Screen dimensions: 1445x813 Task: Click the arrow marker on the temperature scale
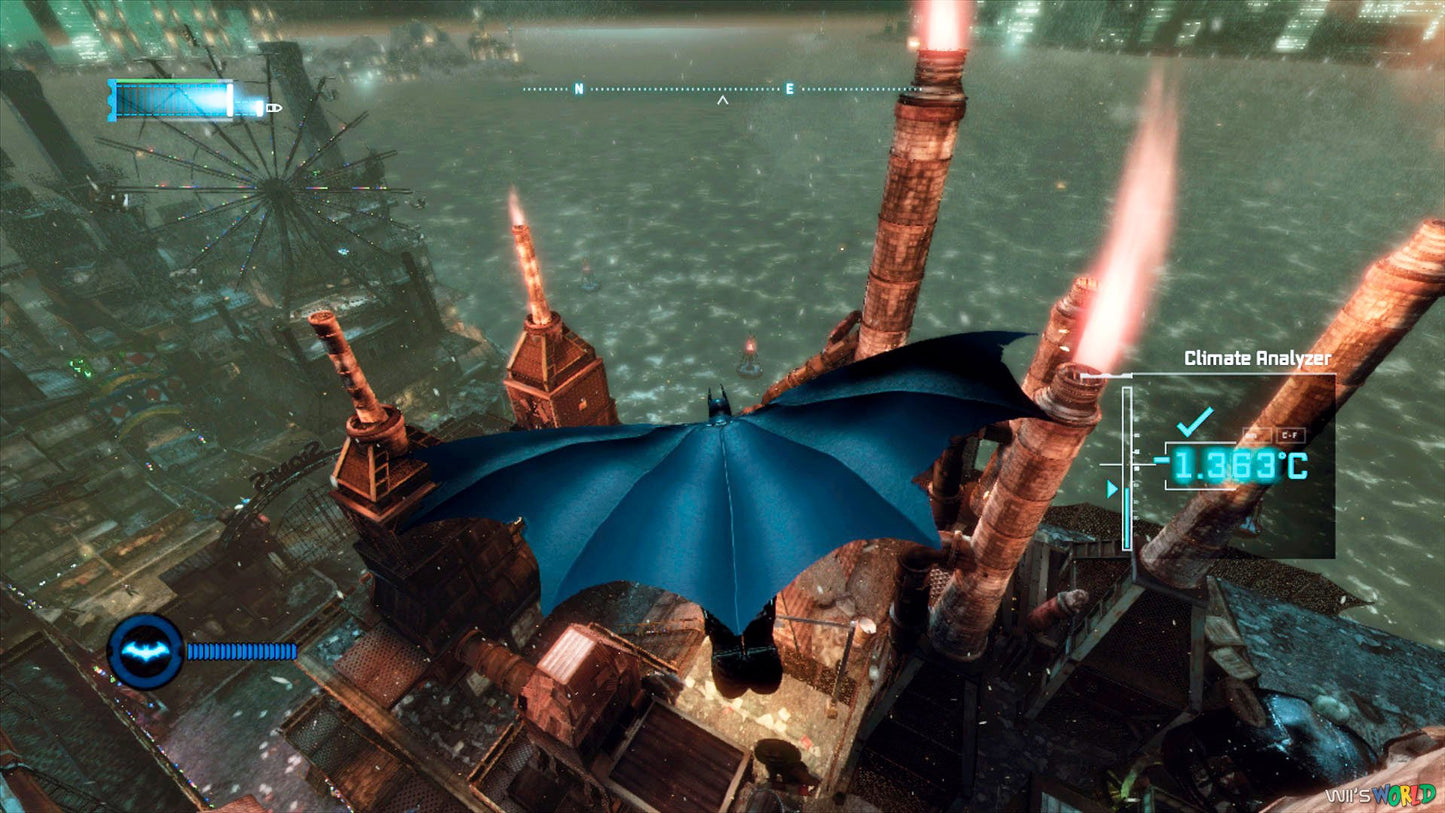coord(1112,489)
